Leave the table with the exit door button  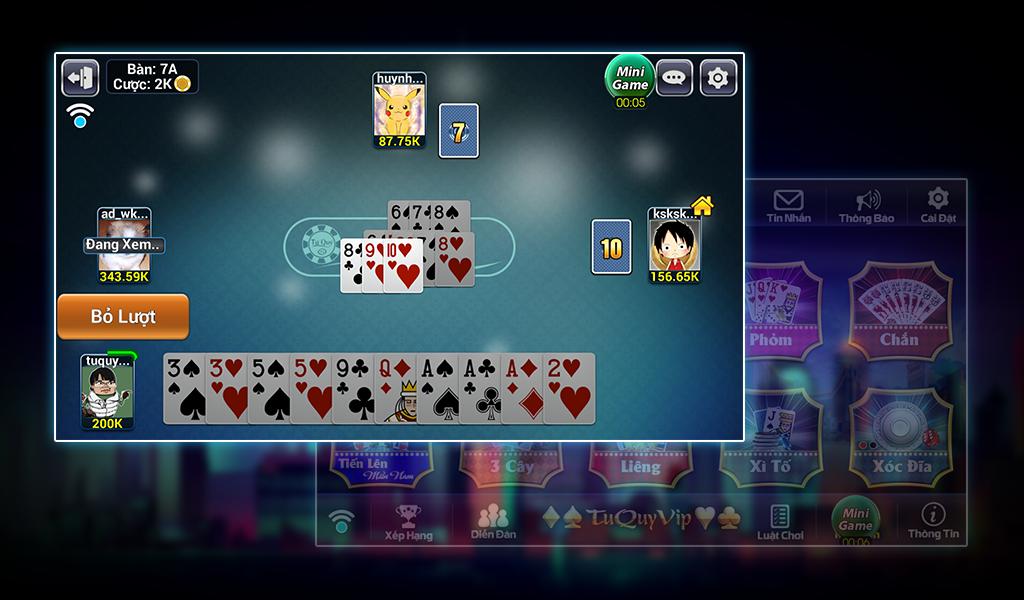(x=80, y=77)
